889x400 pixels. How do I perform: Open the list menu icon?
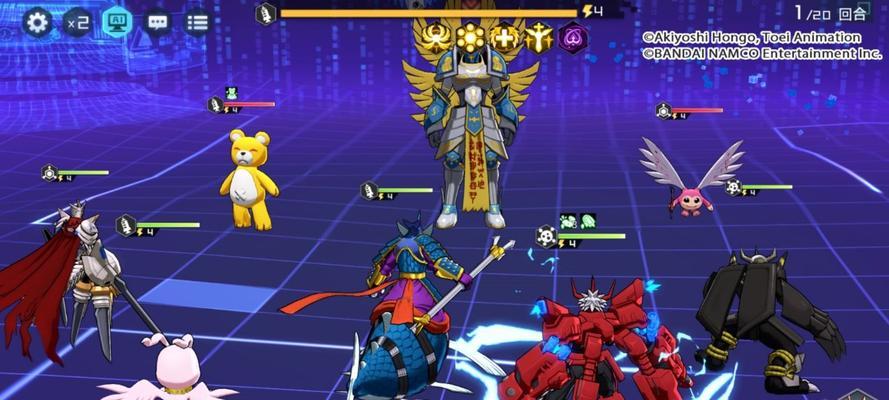click(x=197, y=21)
